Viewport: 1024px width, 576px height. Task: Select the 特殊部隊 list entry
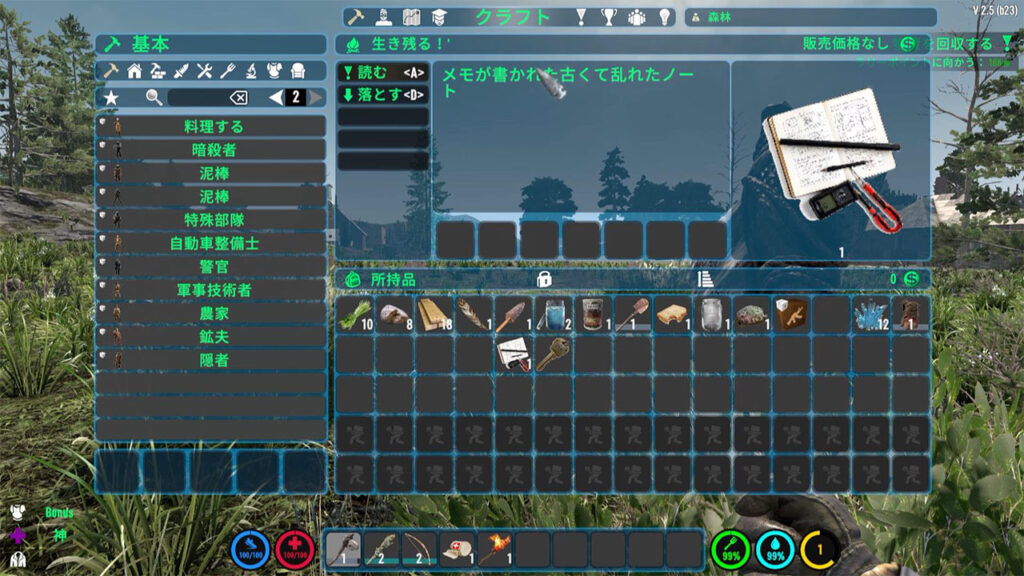tap(211, 220)
